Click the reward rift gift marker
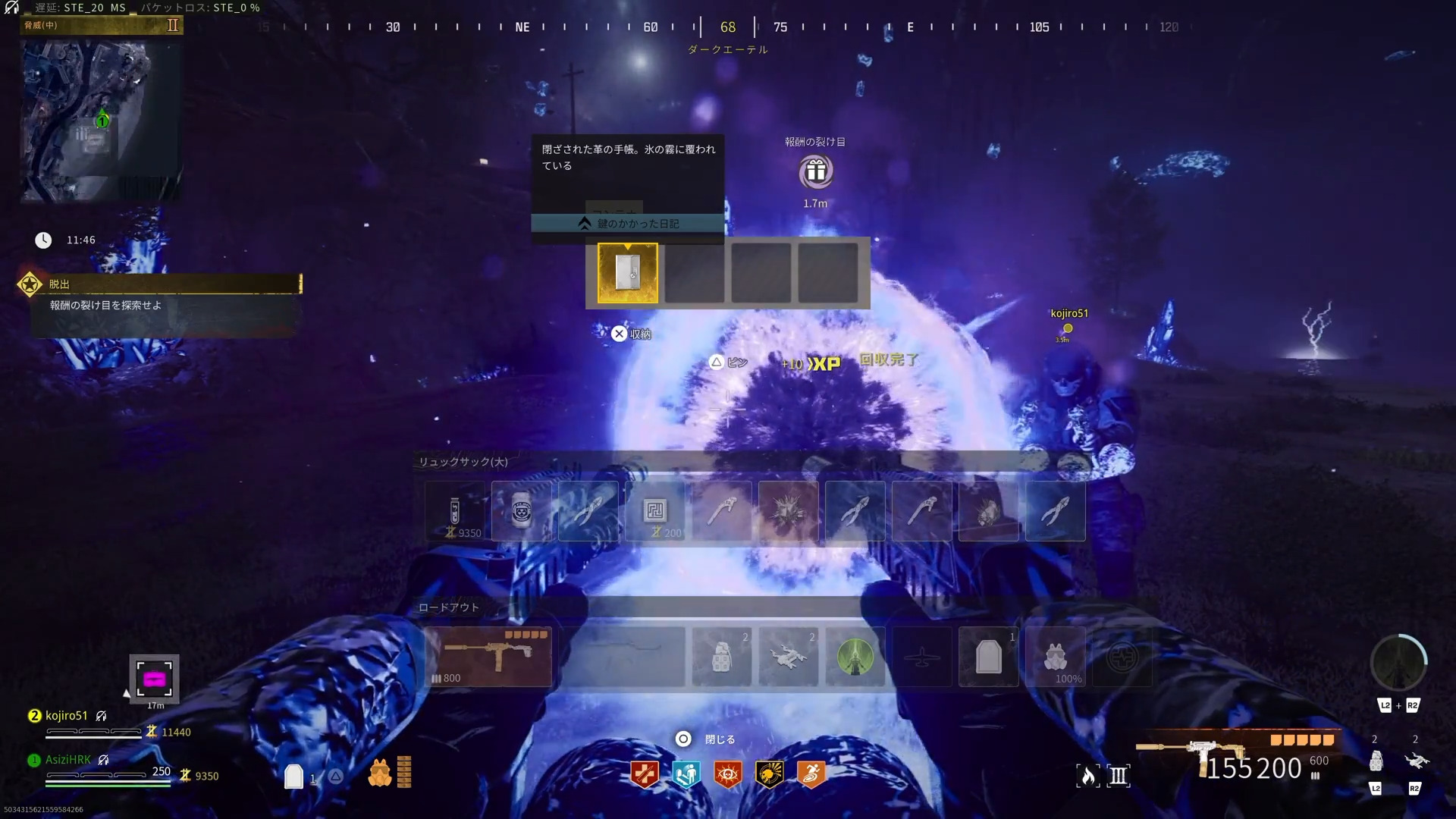This screenshot has width=1456, height=819. pyautogui.click(x=816, y=171)
